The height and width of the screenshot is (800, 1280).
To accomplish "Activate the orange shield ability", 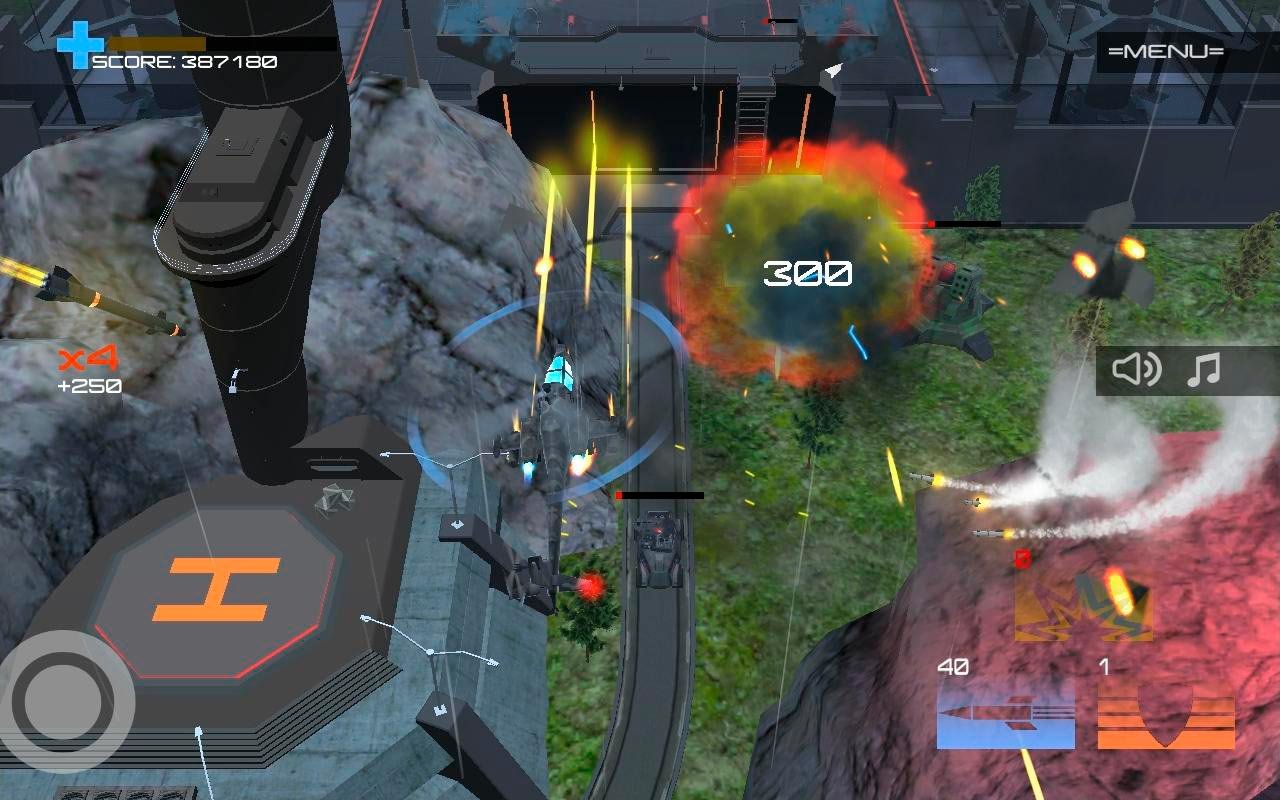I will [x=1166, y=714].
